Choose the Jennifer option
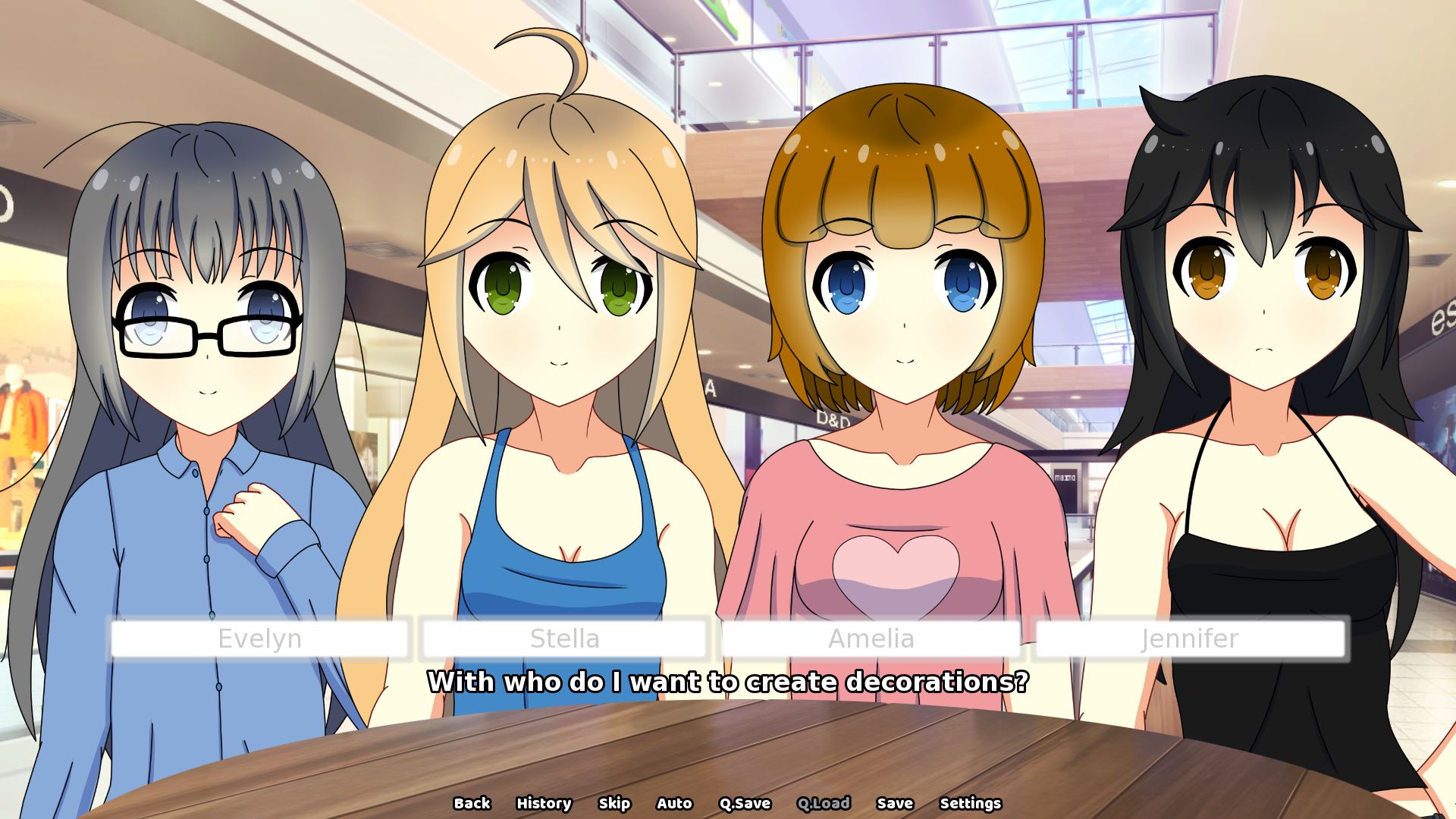This screenshot has height=819, width=1456. pyautogui.click(x=1189, y=639)
